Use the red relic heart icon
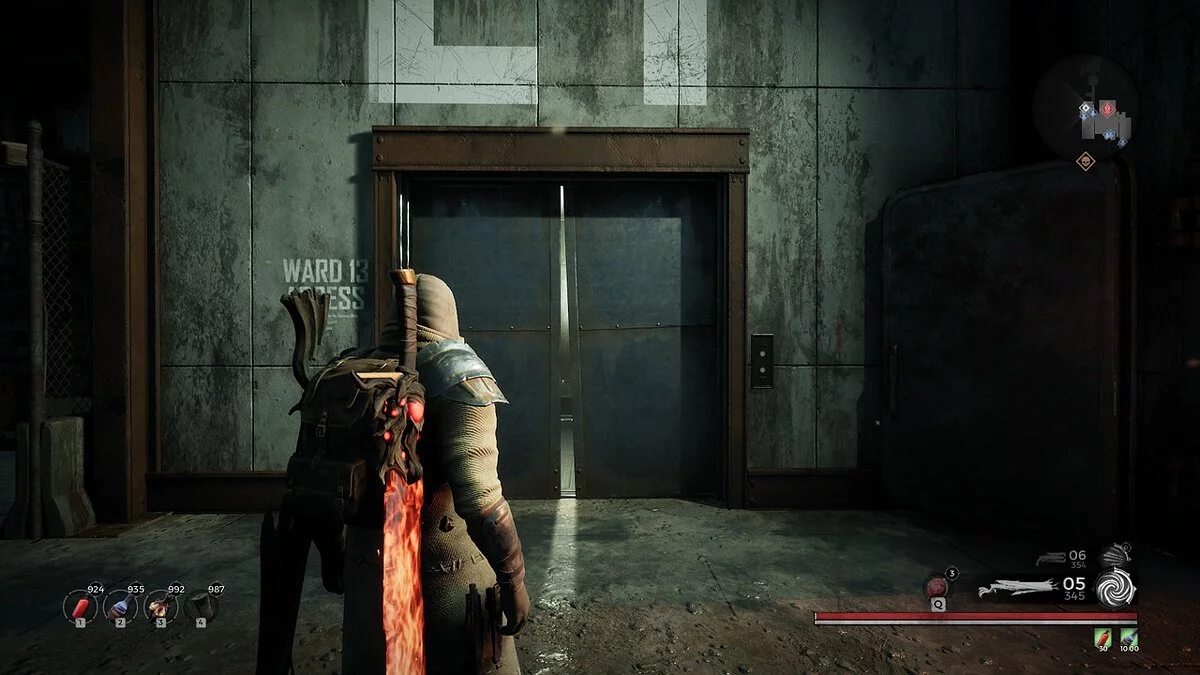This screenshot has height=675, width=1200. 939,587
